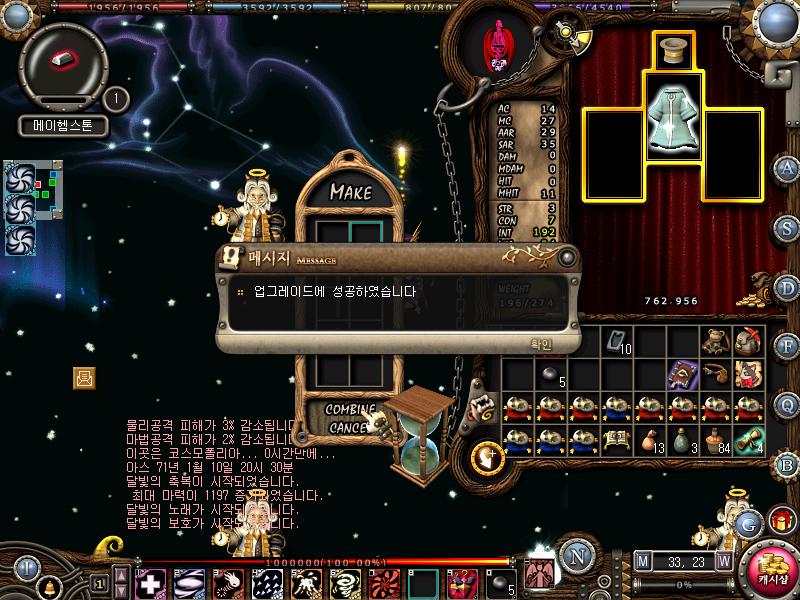Click the round A side button
The image size is (800, 600).
pyautogui.click(x=787, y=168)
